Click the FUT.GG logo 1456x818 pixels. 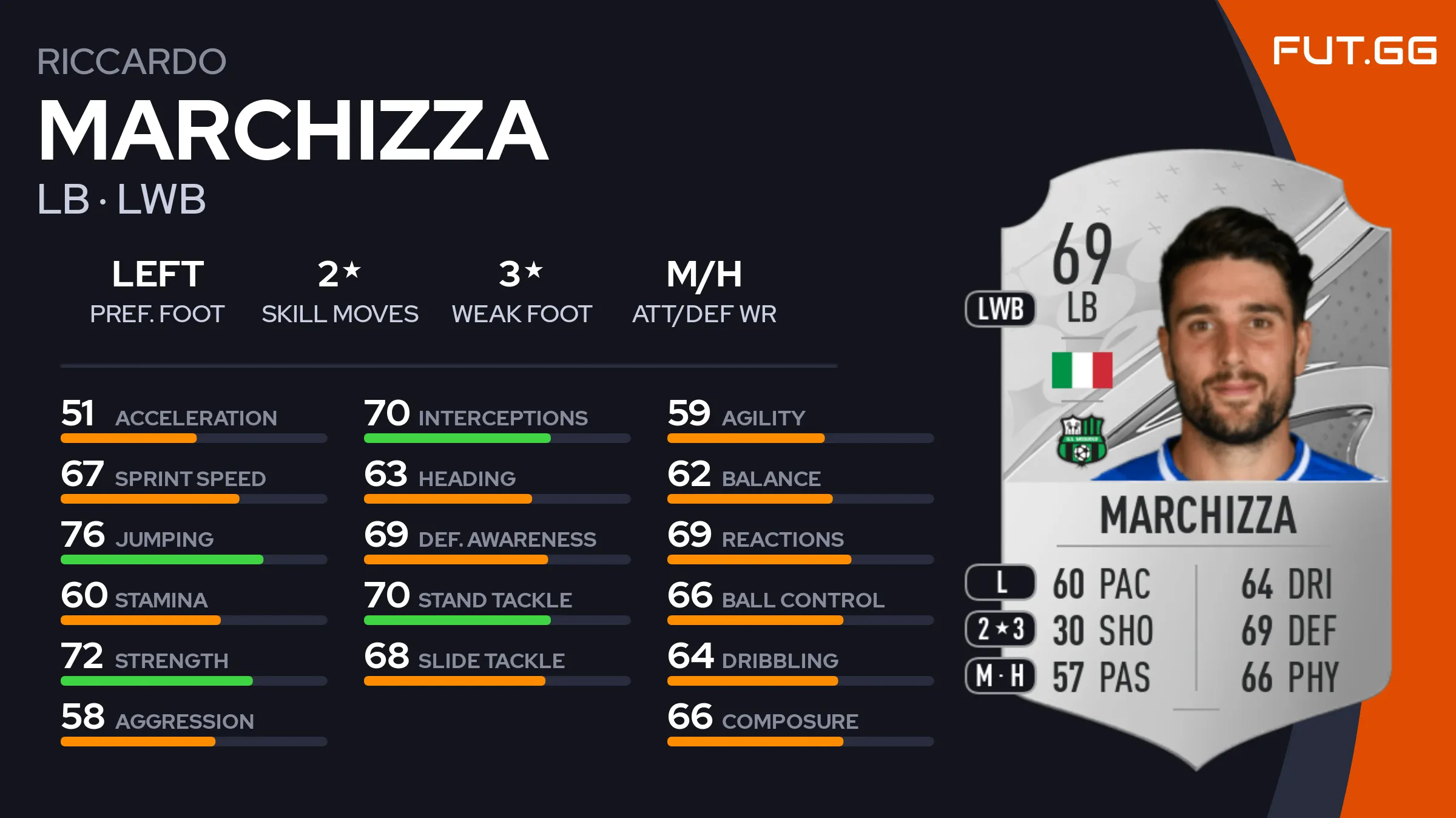click(x=1354, y=50)
